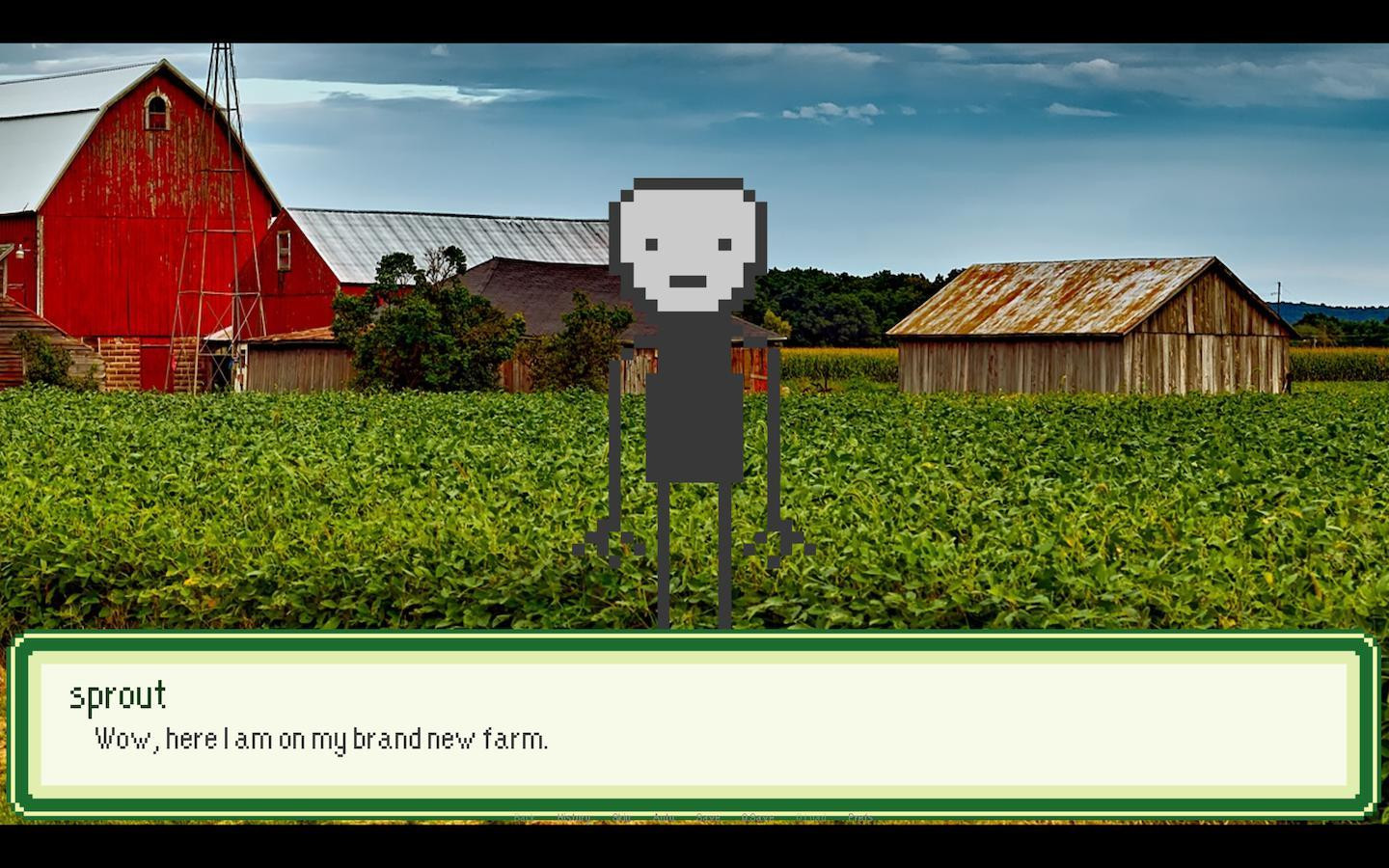Open the History dialogue log
The image size is (1389, 868).
coord(573,816)
